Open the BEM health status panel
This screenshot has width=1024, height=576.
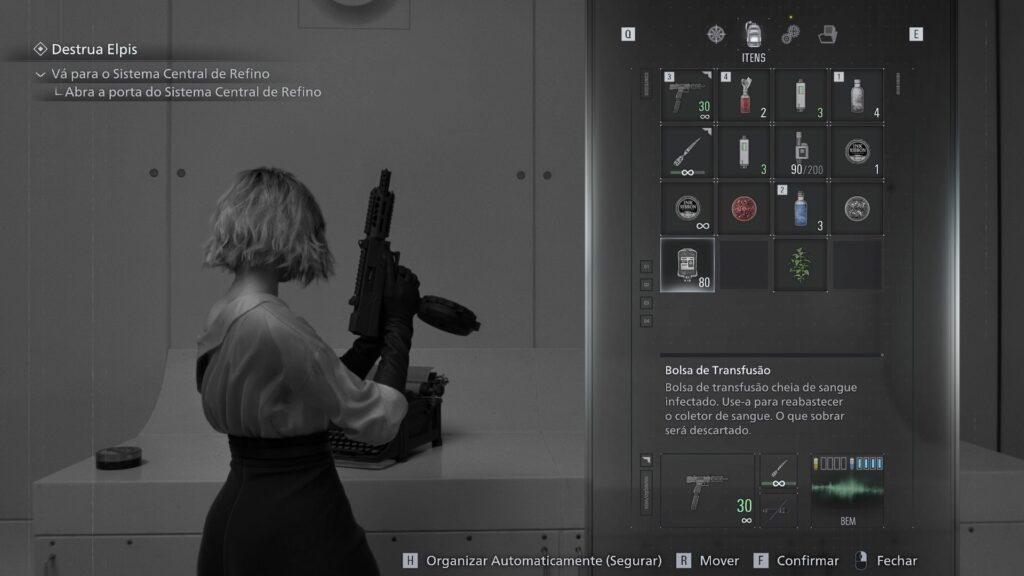click(x=846, y=490)
